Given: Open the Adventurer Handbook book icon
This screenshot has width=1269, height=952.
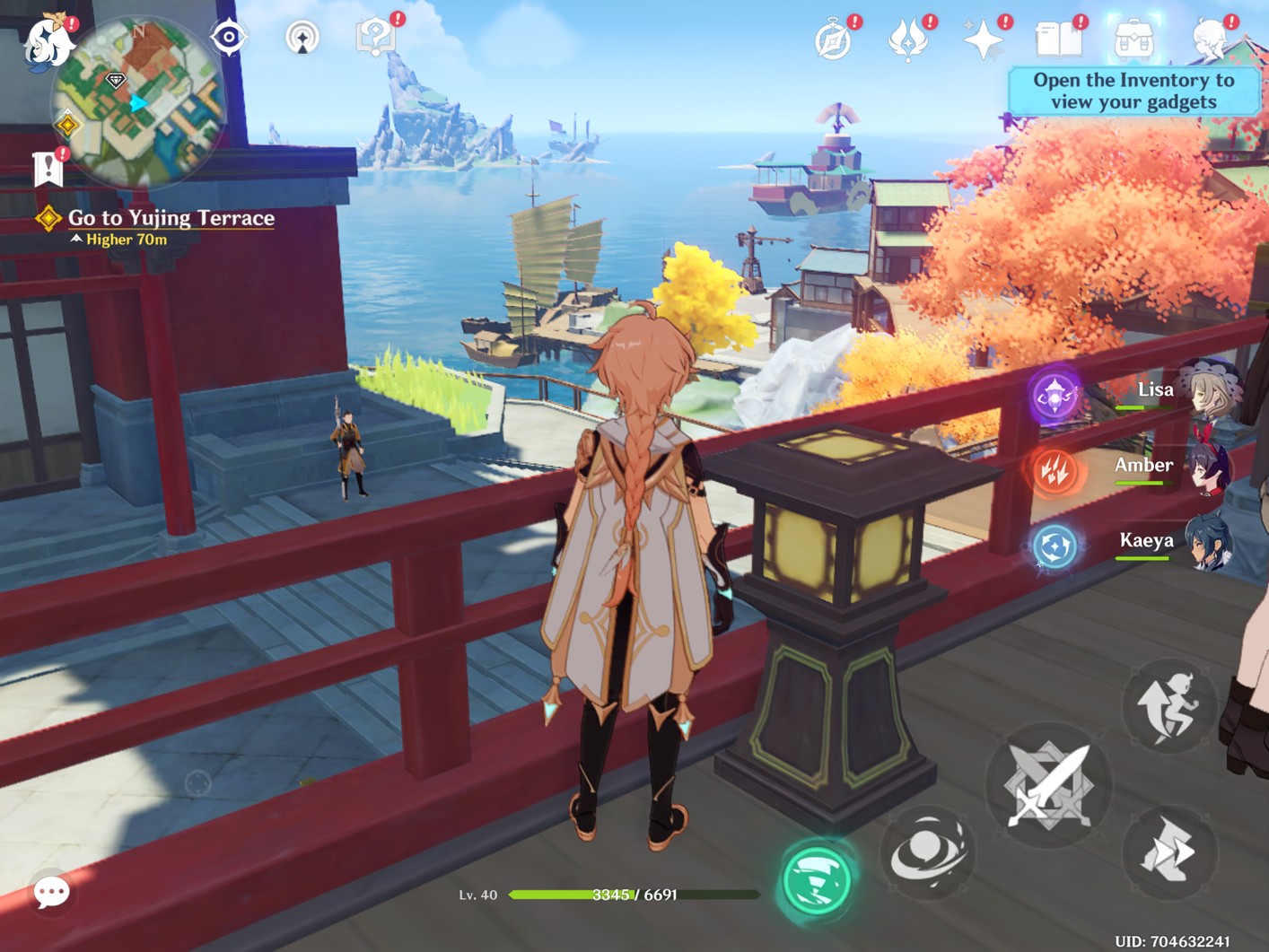Looking at the screenshot, I should [1059, 40].
